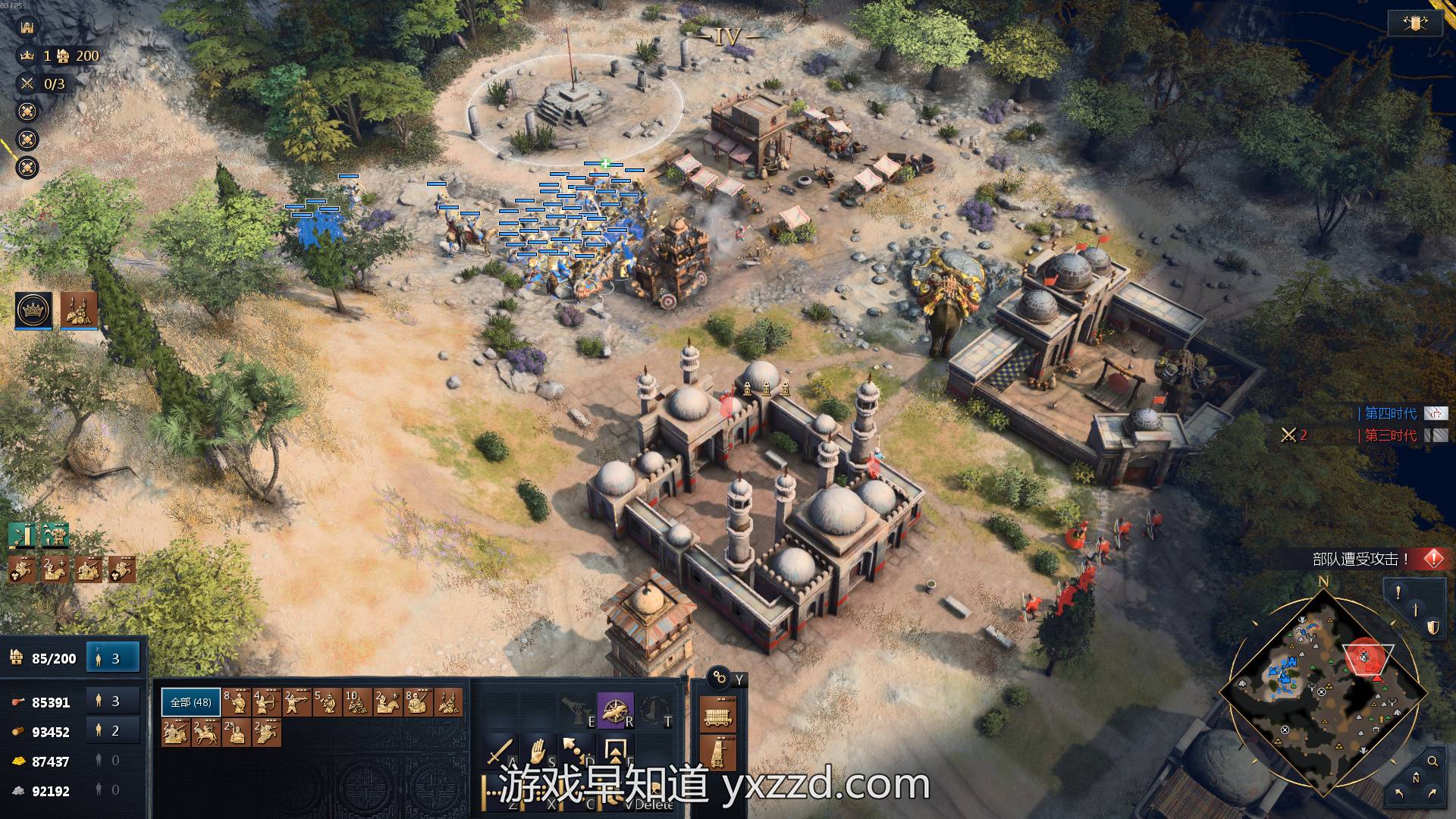Reset camera north with the N button

(1416, 779)
